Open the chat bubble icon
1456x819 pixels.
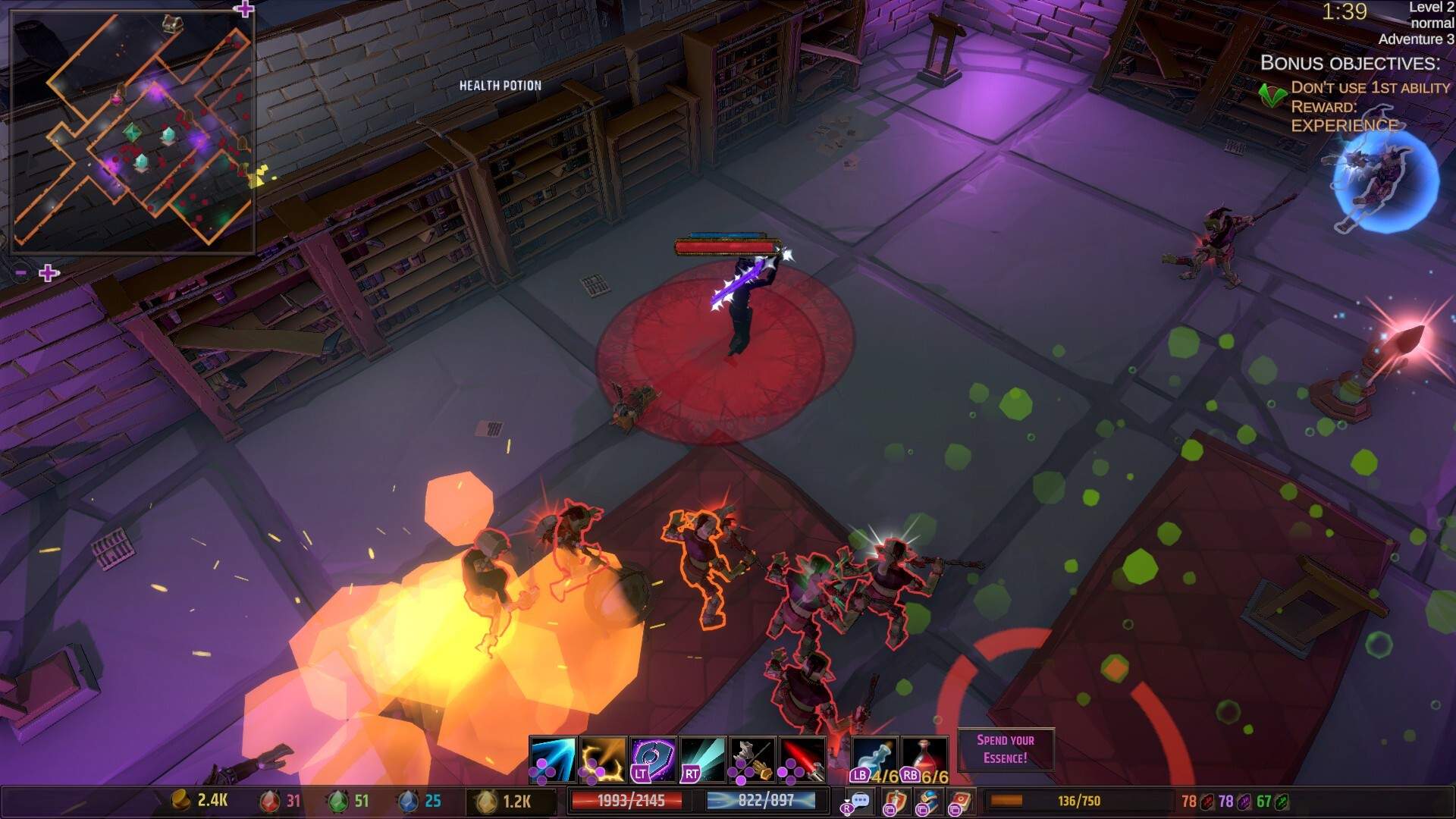(859, 801)
